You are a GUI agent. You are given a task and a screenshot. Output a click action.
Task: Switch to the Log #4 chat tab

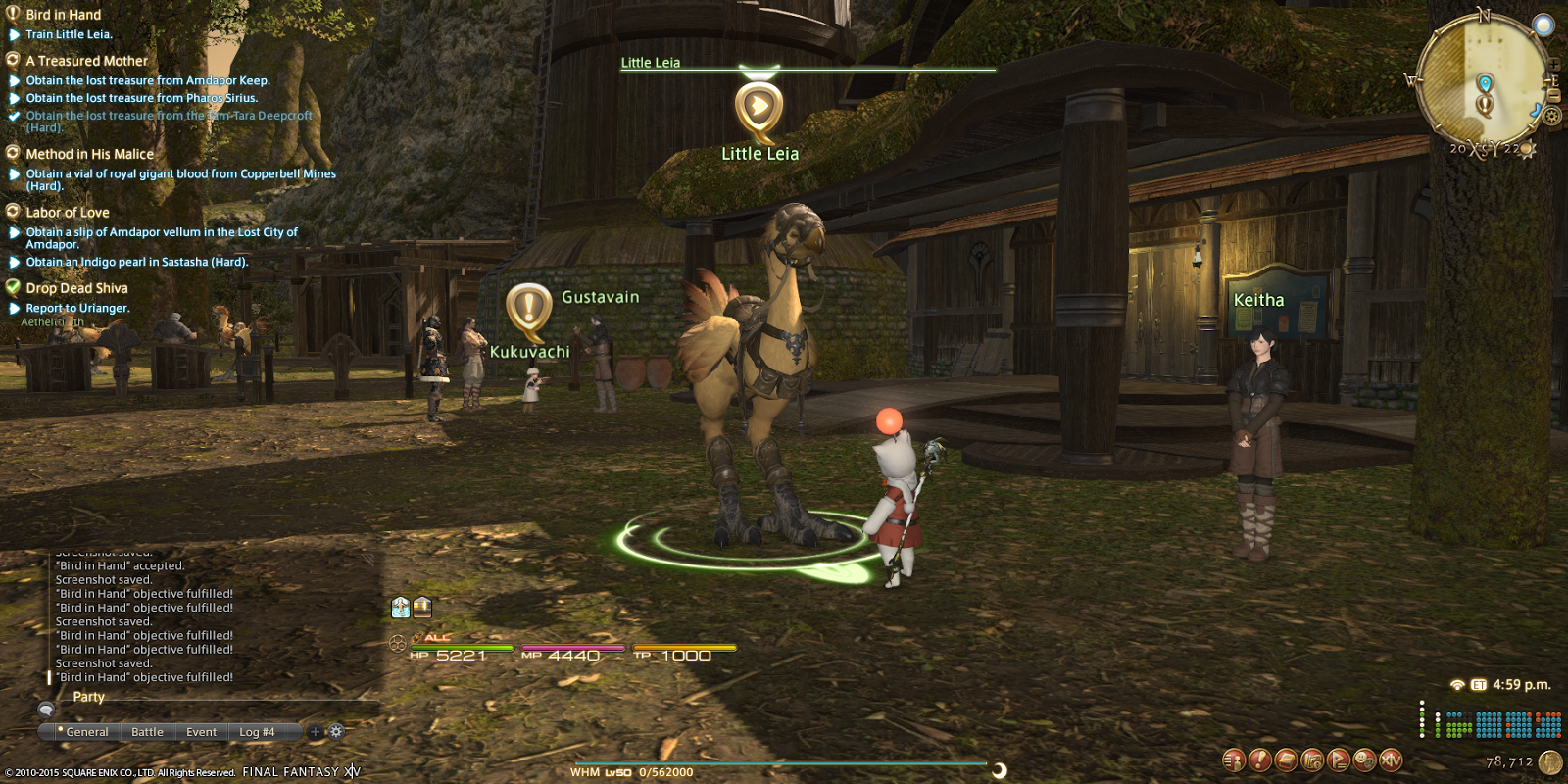pos(257,731)
